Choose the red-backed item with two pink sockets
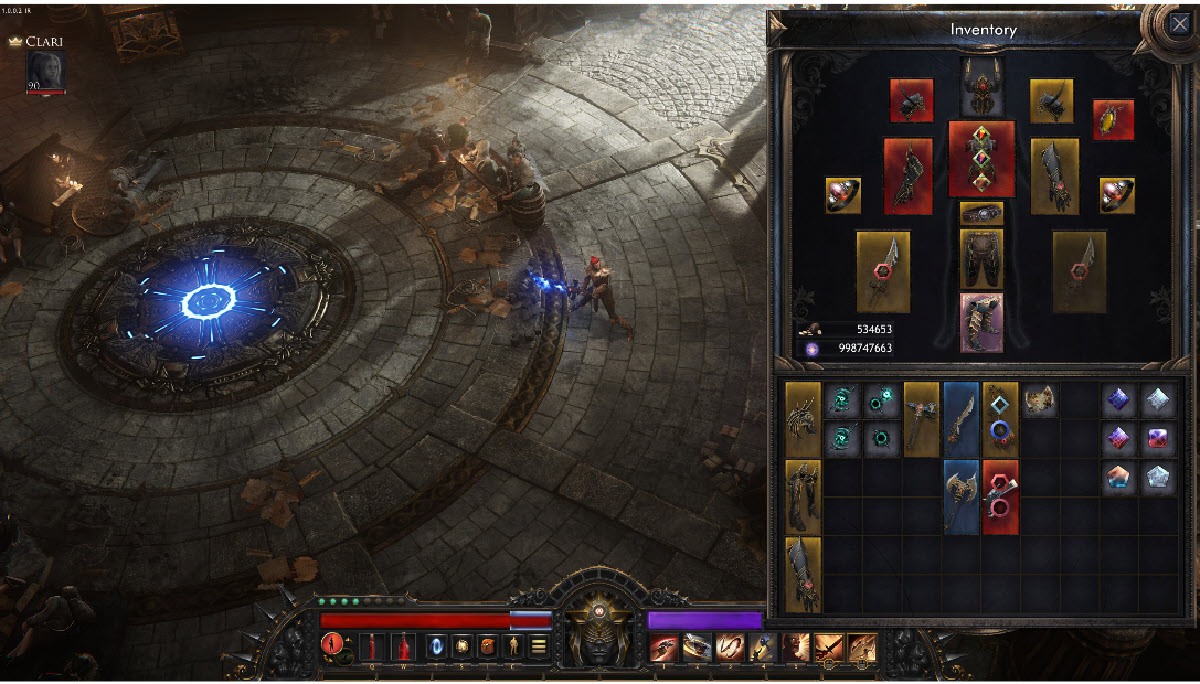This screenshot has height=684, width=1200. pyautogui.click(x=1000, y=496)
